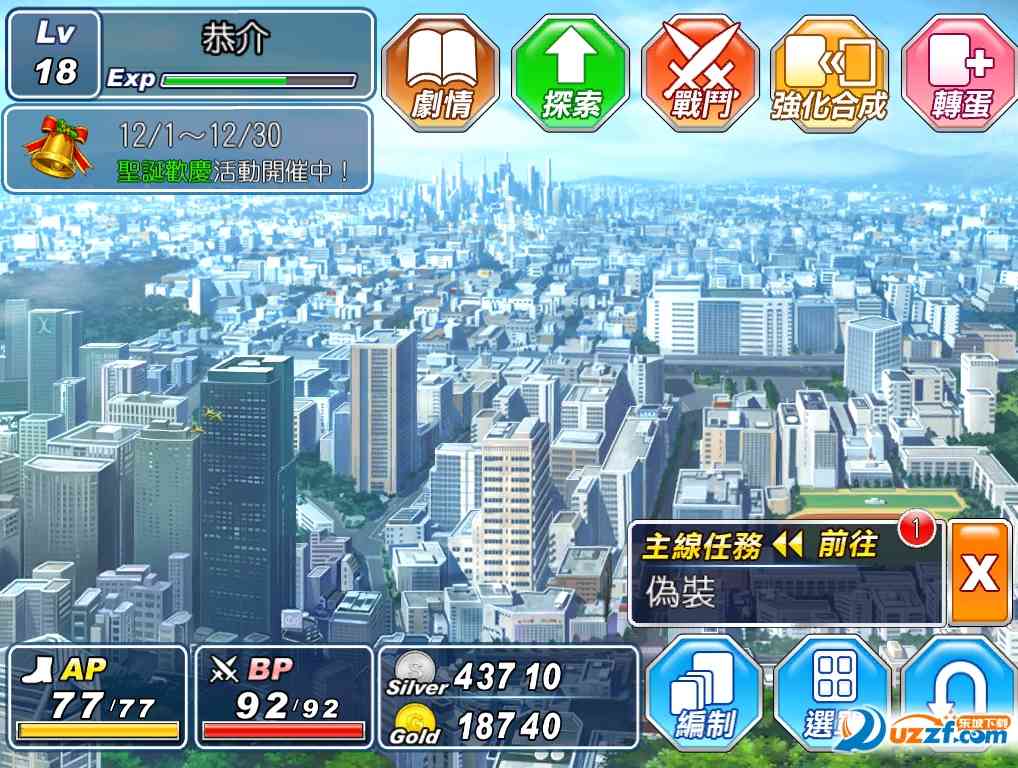The image size is (1018, 768).
Task: Open the 劇情 story menu
Action: coord(441,72)
